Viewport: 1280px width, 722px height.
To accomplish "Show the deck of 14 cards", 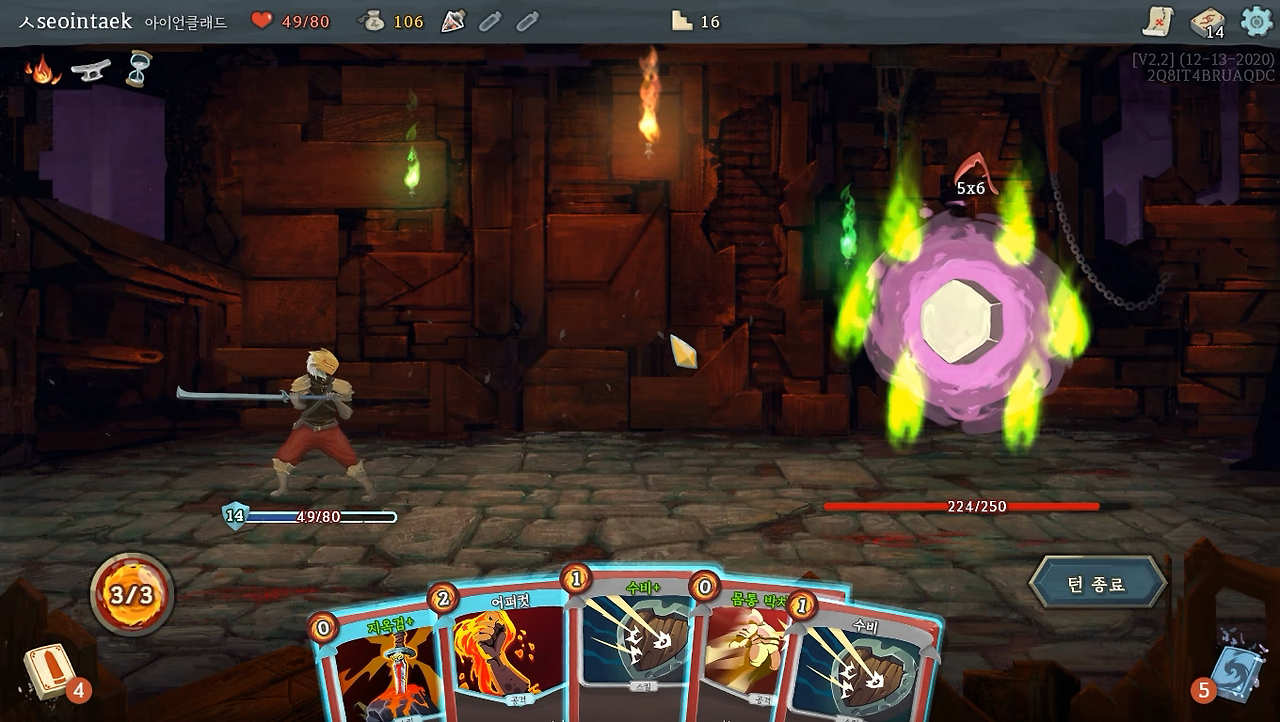I will 1207,22.
